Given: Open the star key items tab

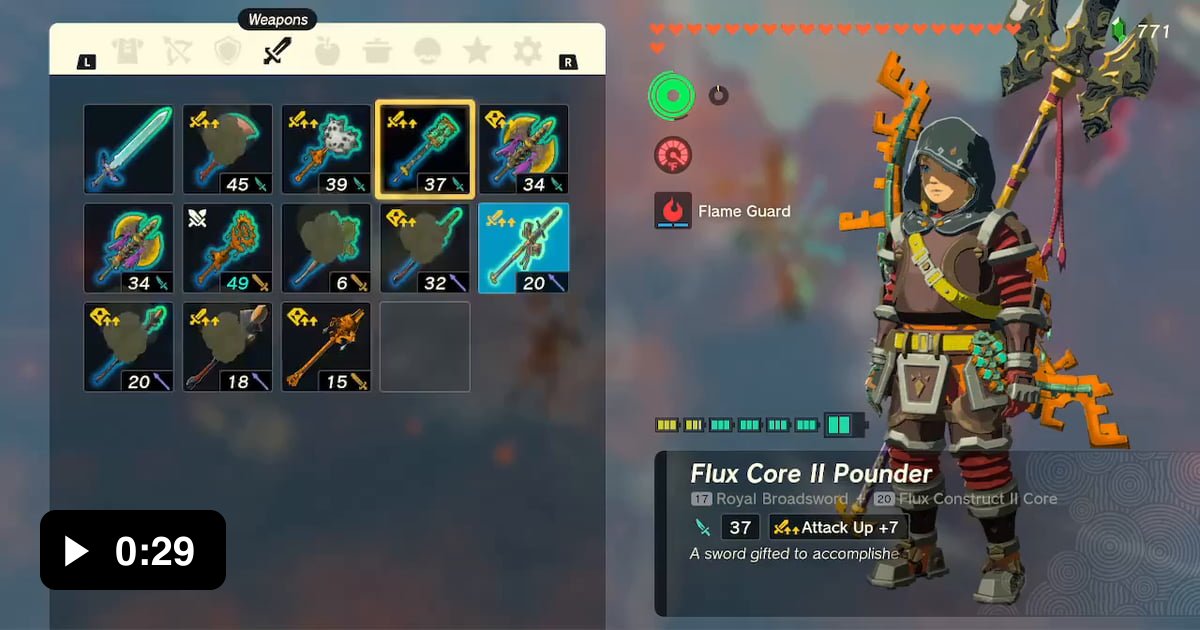Looking at the screenshot, I should [x=477, y=51].
